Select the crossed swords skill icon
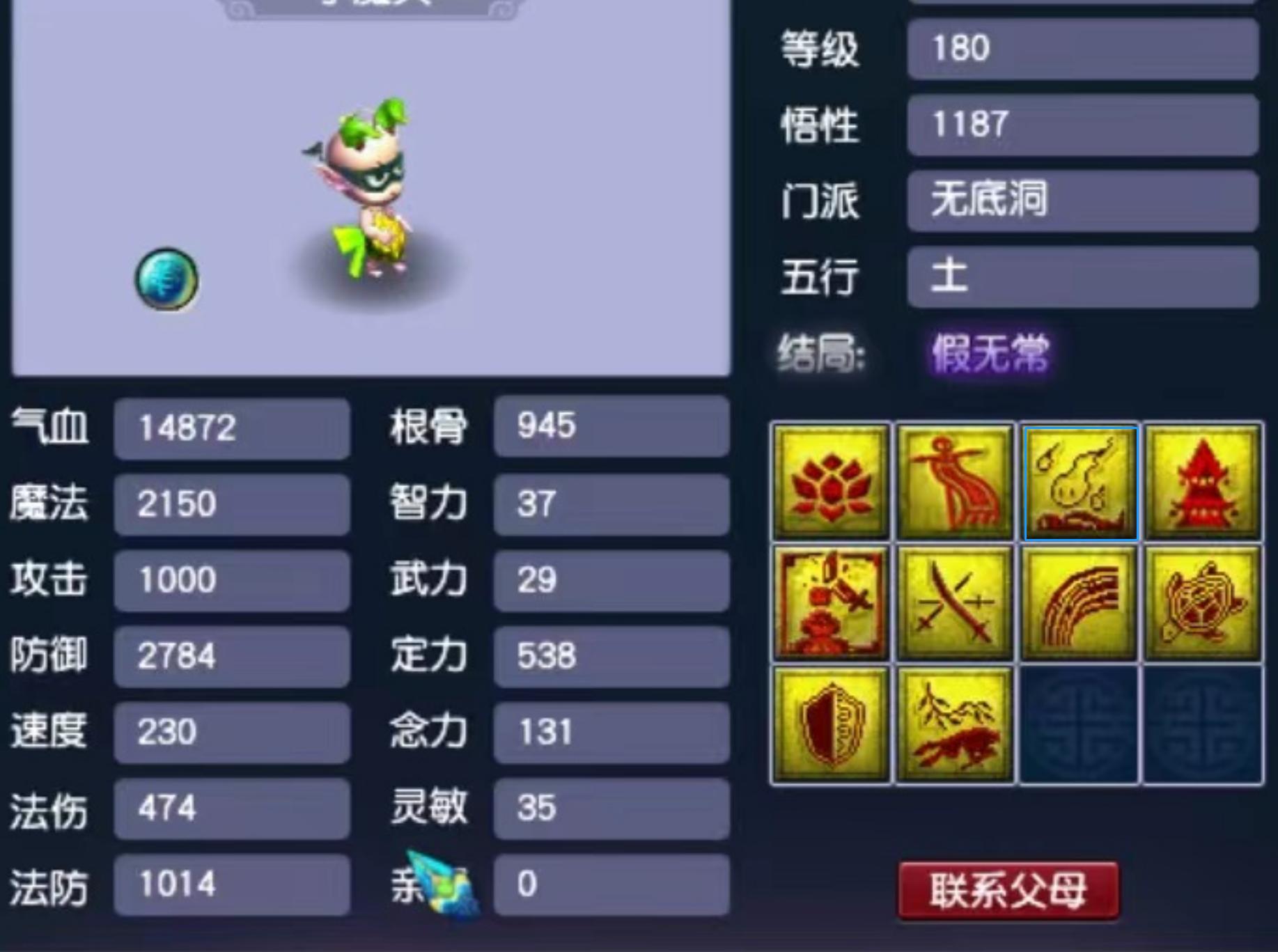 click(955, 603)
